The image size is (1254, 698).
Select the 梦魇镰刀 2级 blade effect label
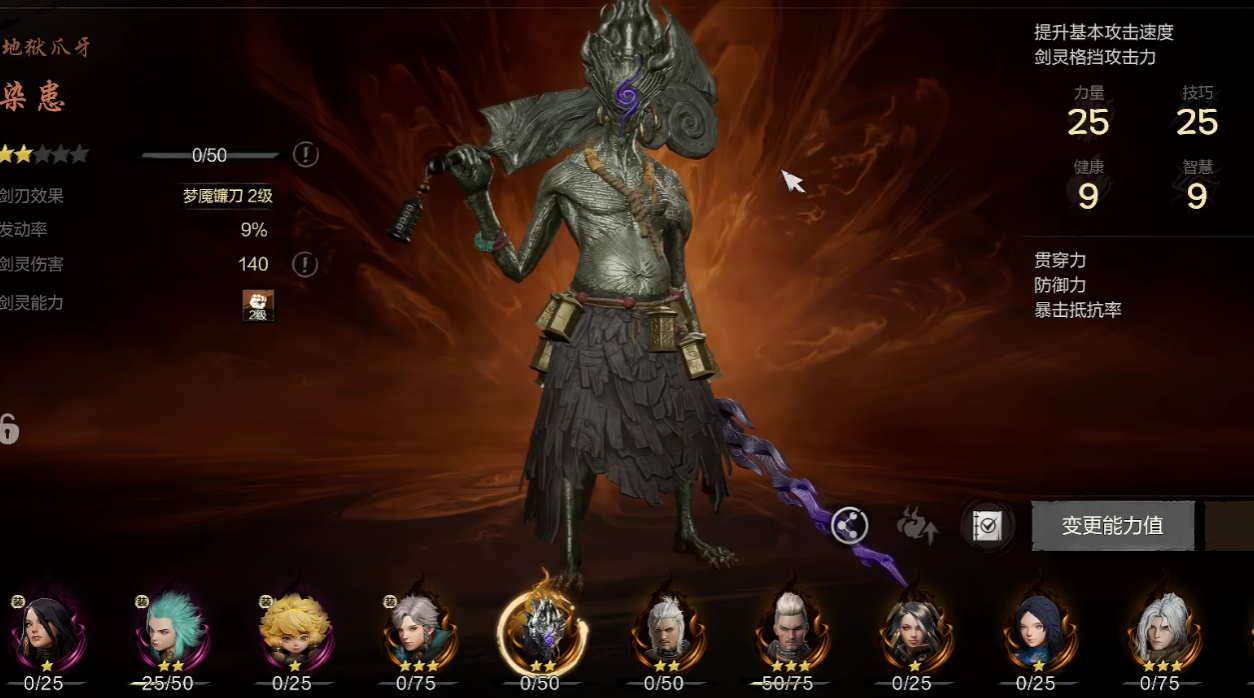pos(227,196)
